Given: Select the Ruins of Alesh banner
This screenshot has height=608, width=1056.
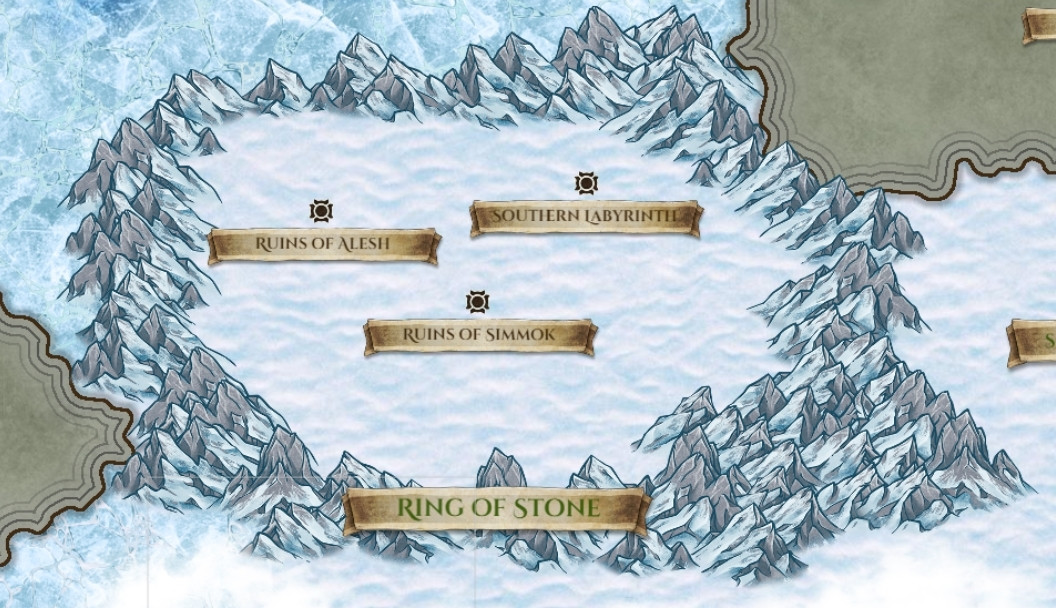Looking at the screenshot, I should (x=323, y=244).
